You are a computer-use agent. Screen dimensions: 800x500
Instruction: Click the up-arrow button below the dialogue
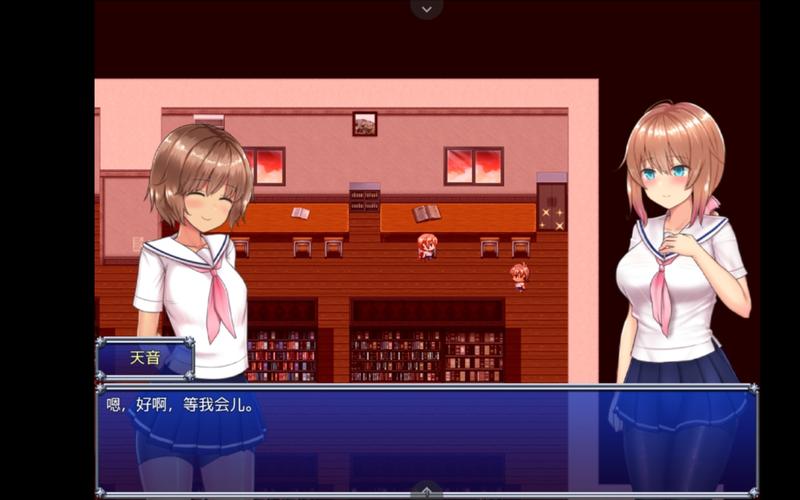pyautogui.click(x=427, y=491)
